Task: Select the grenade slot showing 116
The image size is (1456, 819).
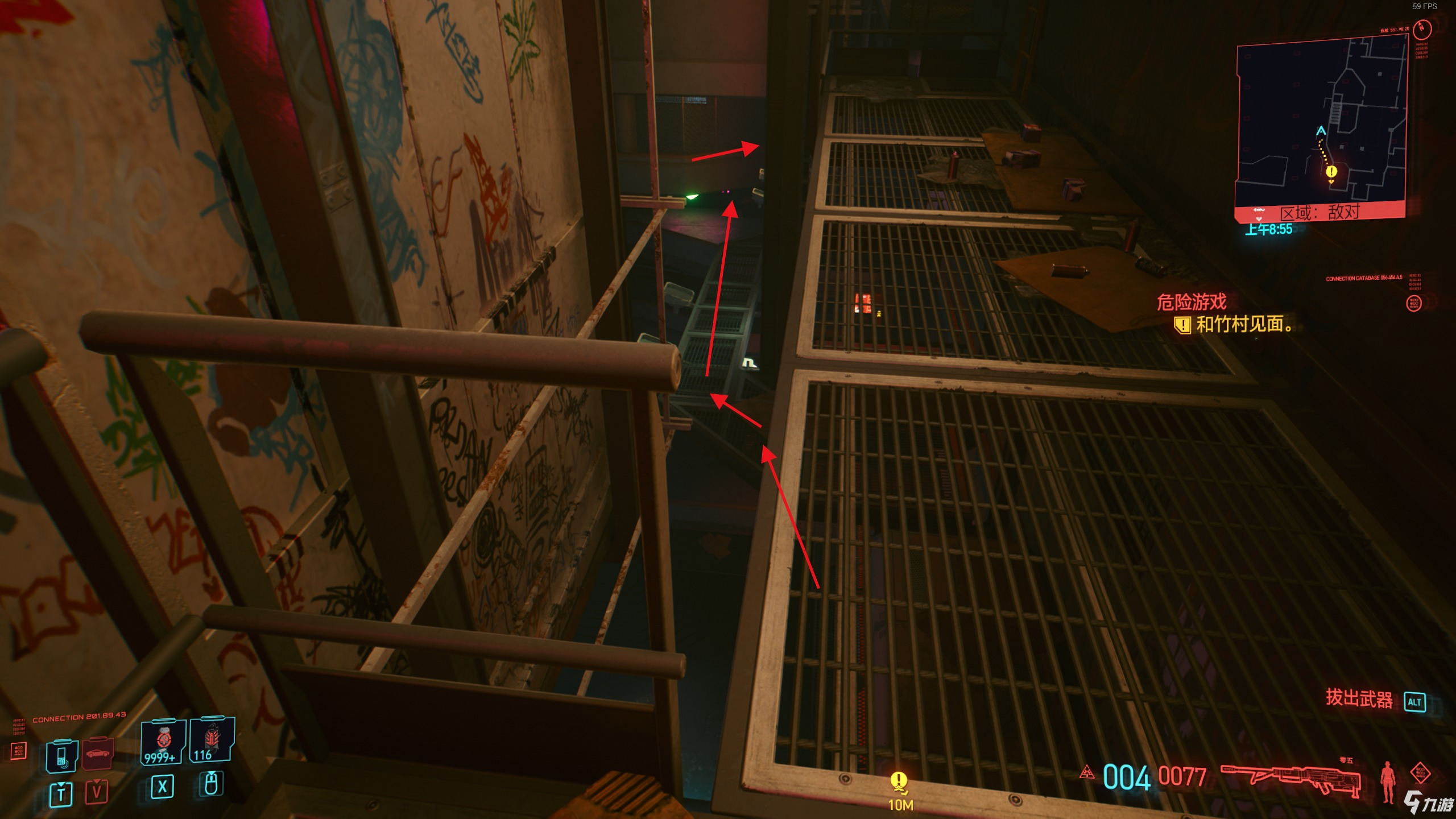Action: [211, 739]
